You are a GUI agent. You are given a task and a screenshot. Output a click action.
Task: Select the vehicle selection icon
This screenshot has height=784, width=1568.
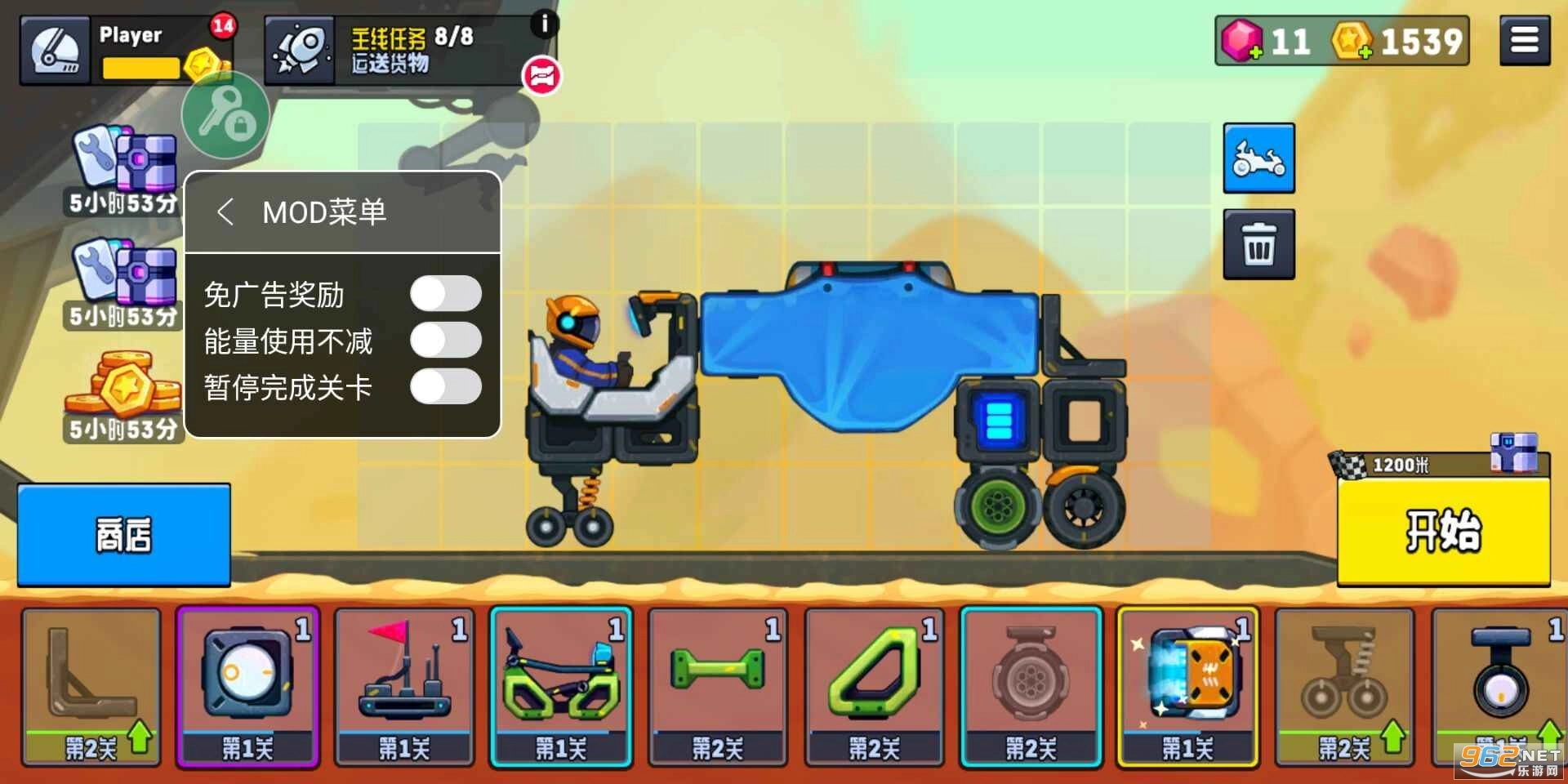pos(1258,158)
